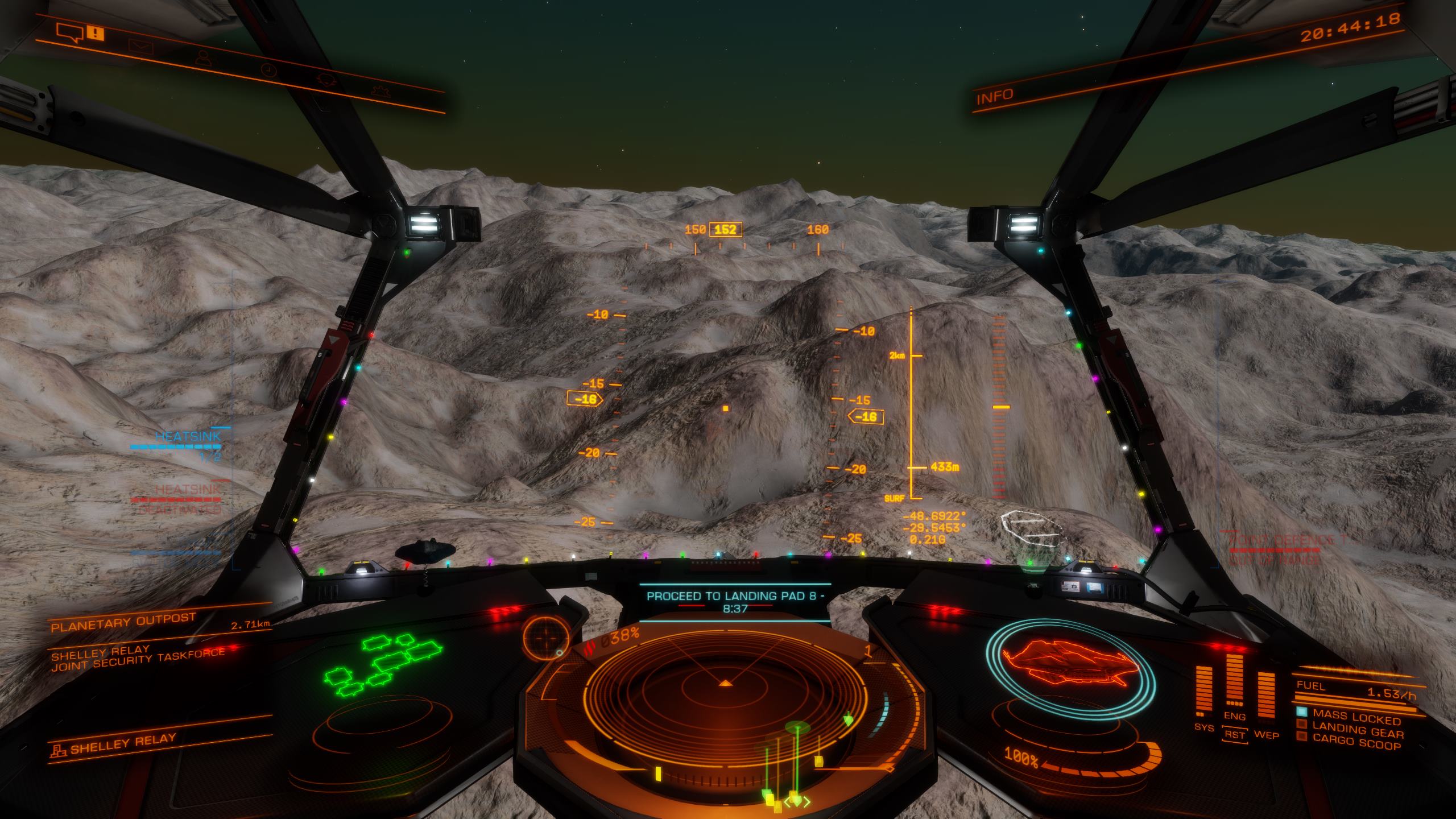Switch to the contacts person tab
The width and height of the screenshot is (1456, 819).
pyautogui.click(x=202, y=57)
